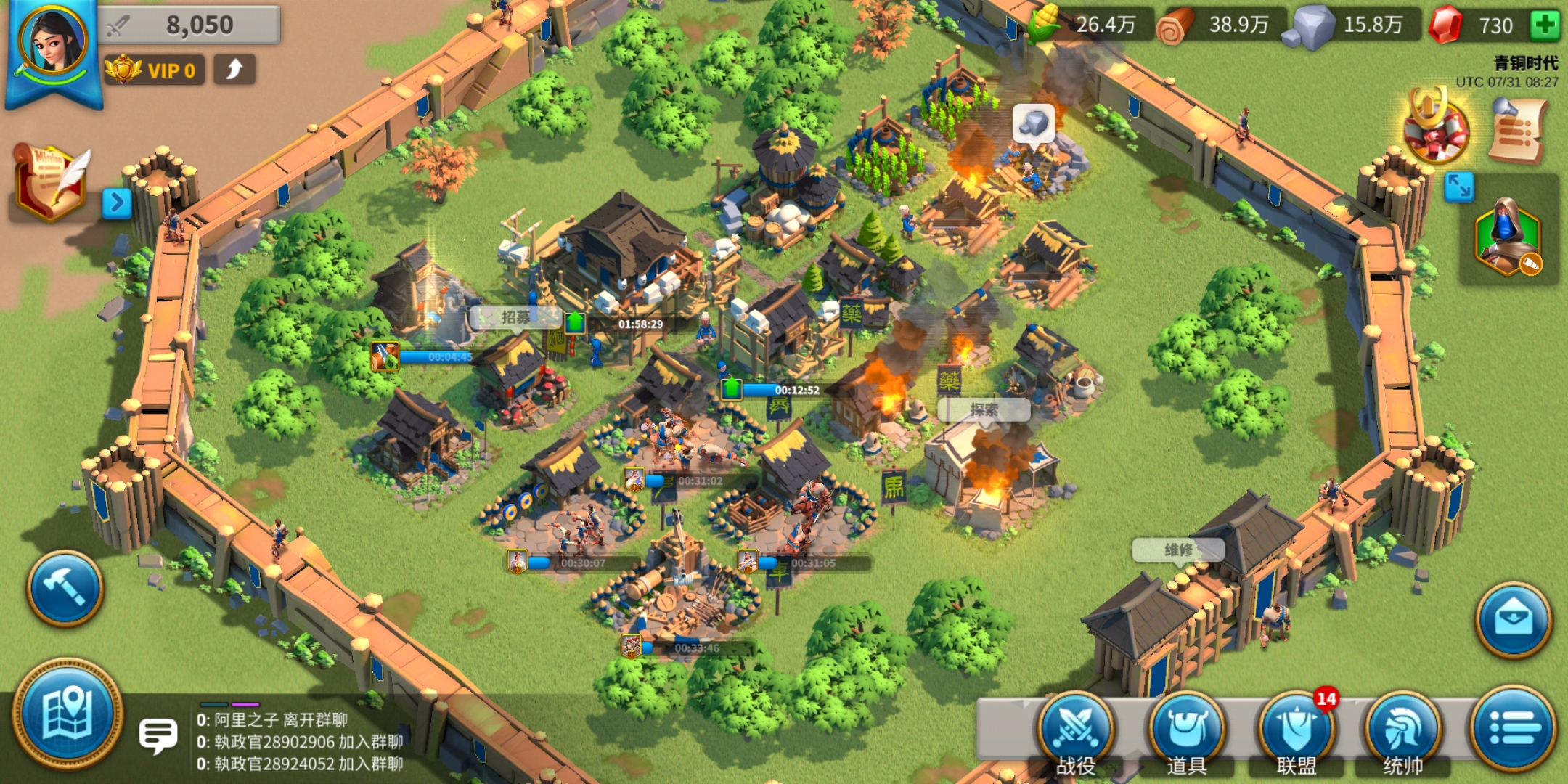Open the mail inbox

[x=1514, y=620]
